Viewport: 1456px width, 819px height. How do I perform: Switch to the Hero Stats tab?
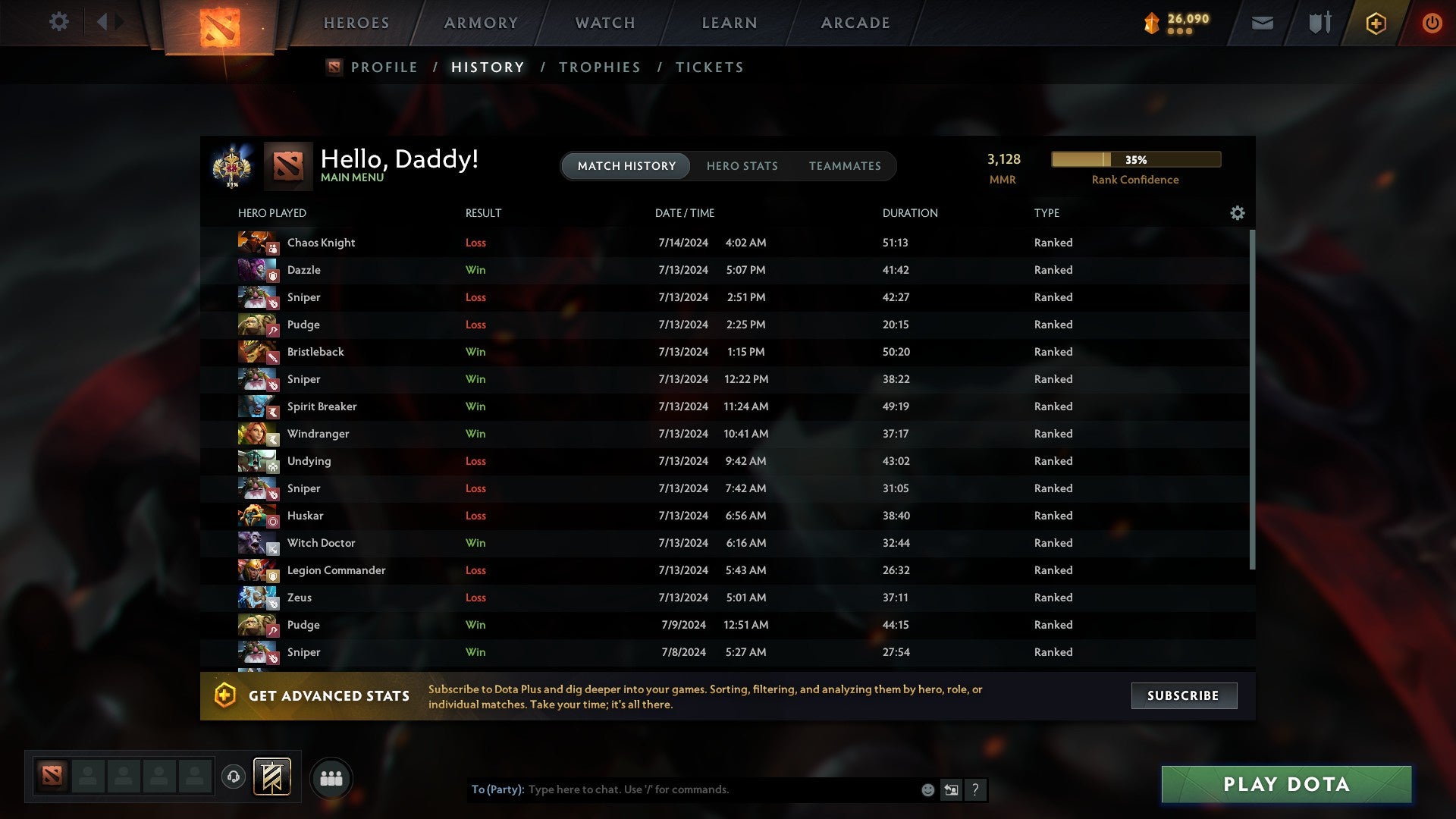tap(742, 165)
